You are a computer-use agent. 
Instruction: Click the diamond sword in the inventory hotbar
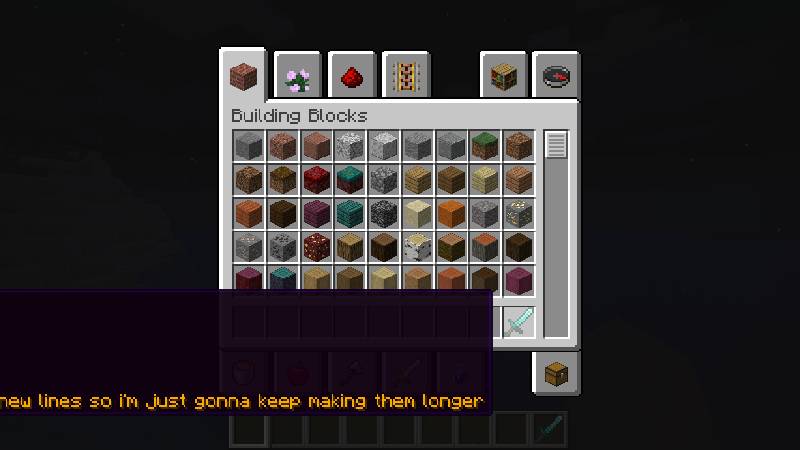[x=520, y=323]
